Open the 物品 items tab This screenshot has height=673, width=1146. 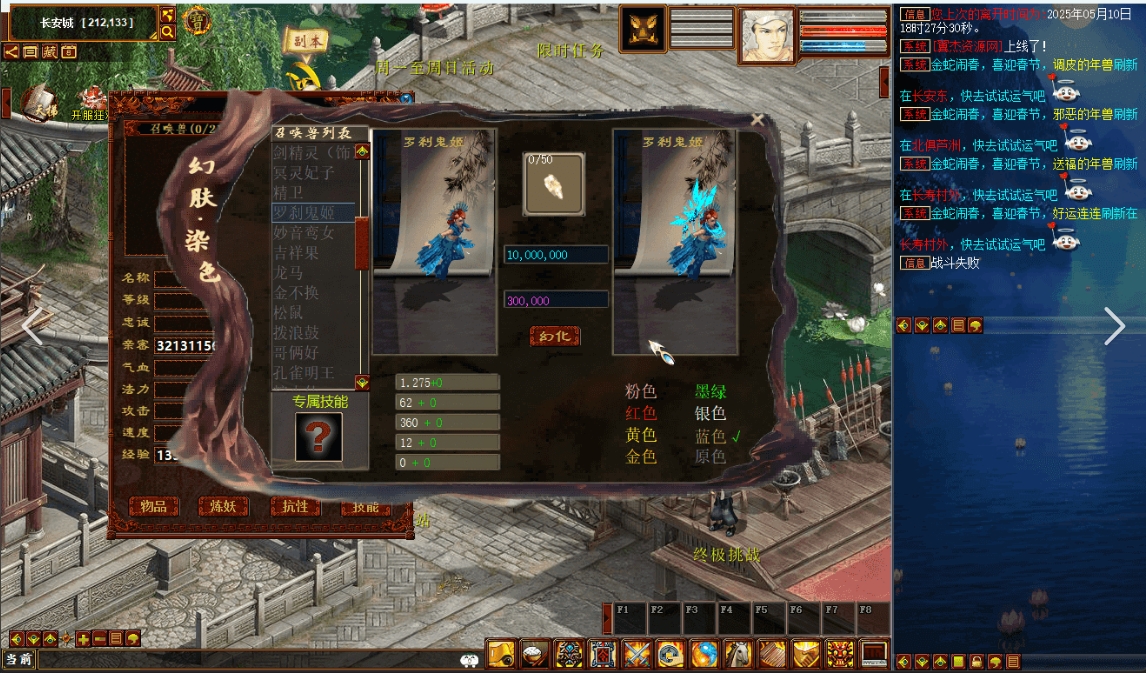click(154, 506)
